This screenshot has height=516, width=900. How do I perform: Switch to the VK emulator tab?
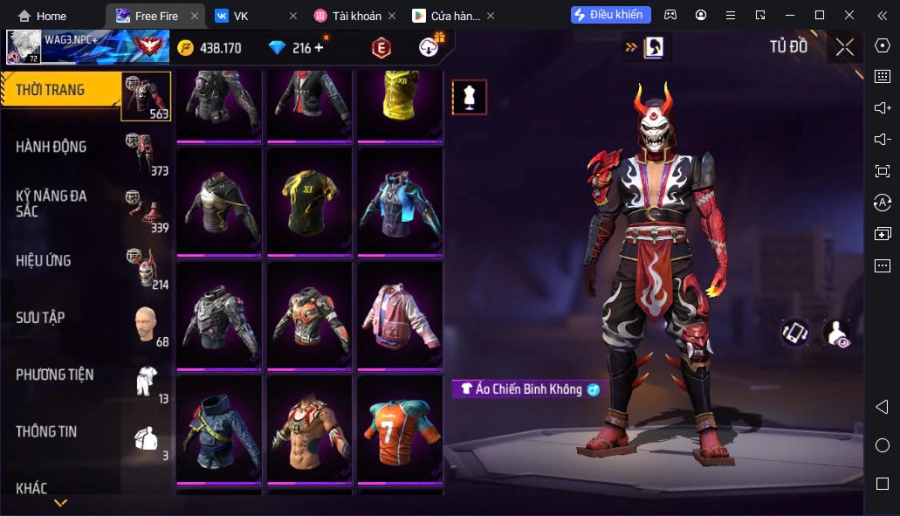tap(240, 16)
